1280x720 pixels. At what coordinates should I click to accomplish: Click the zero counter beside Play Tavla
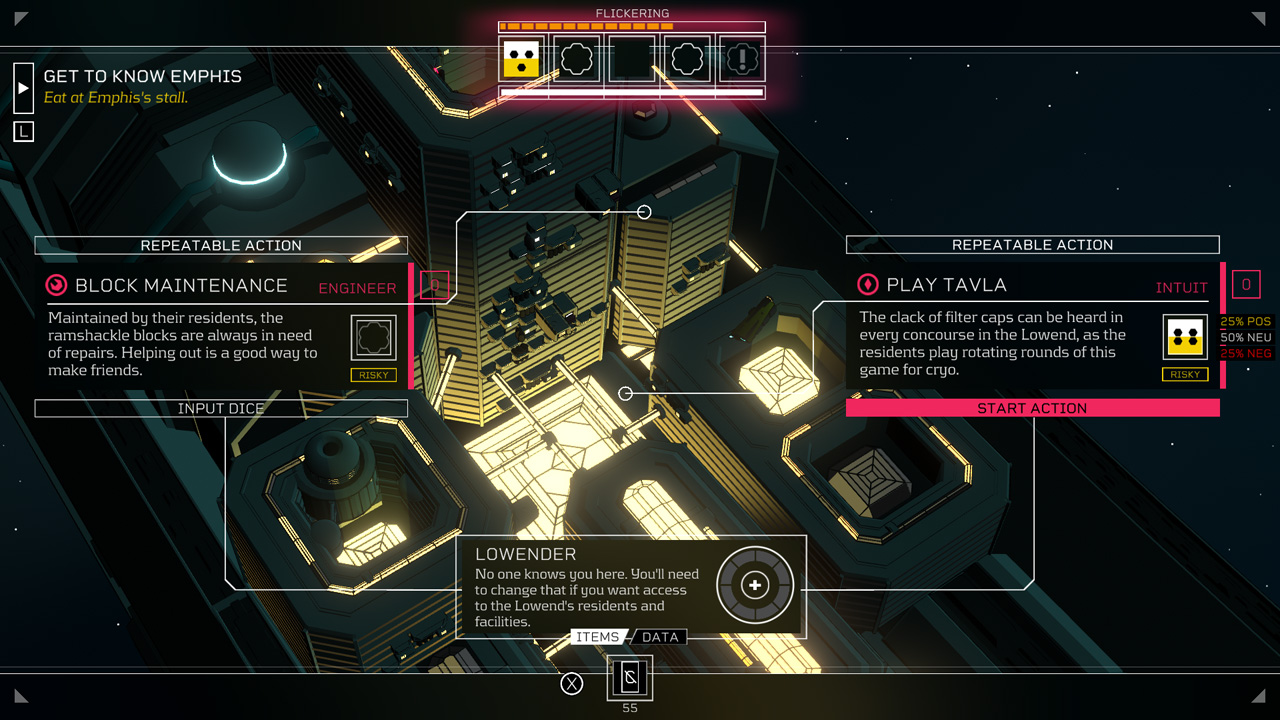[x=1246, y=284]
